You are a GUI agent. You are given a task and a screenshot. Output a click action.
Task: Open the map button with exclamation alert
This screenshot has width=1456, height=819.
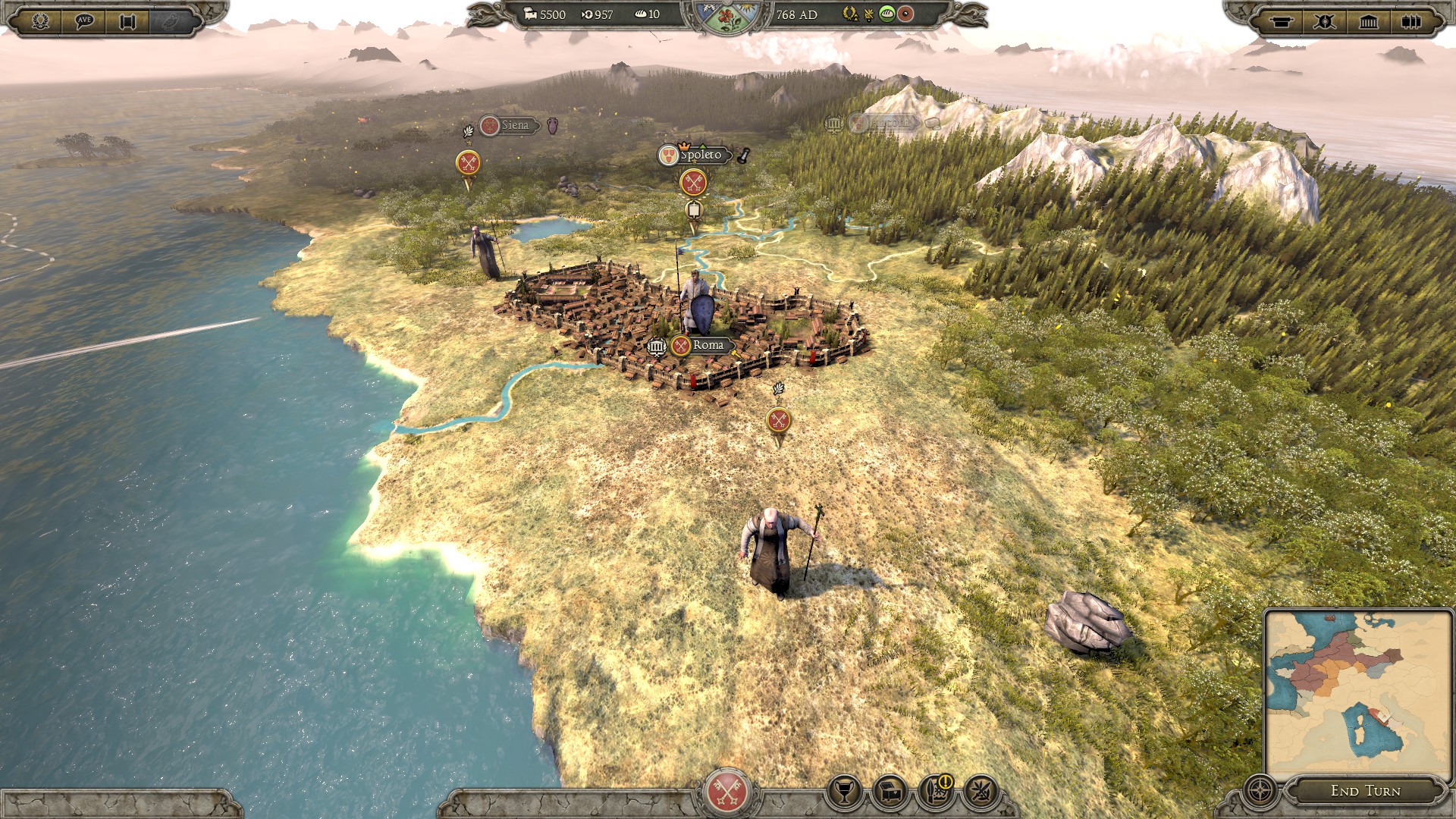(935, 792)
